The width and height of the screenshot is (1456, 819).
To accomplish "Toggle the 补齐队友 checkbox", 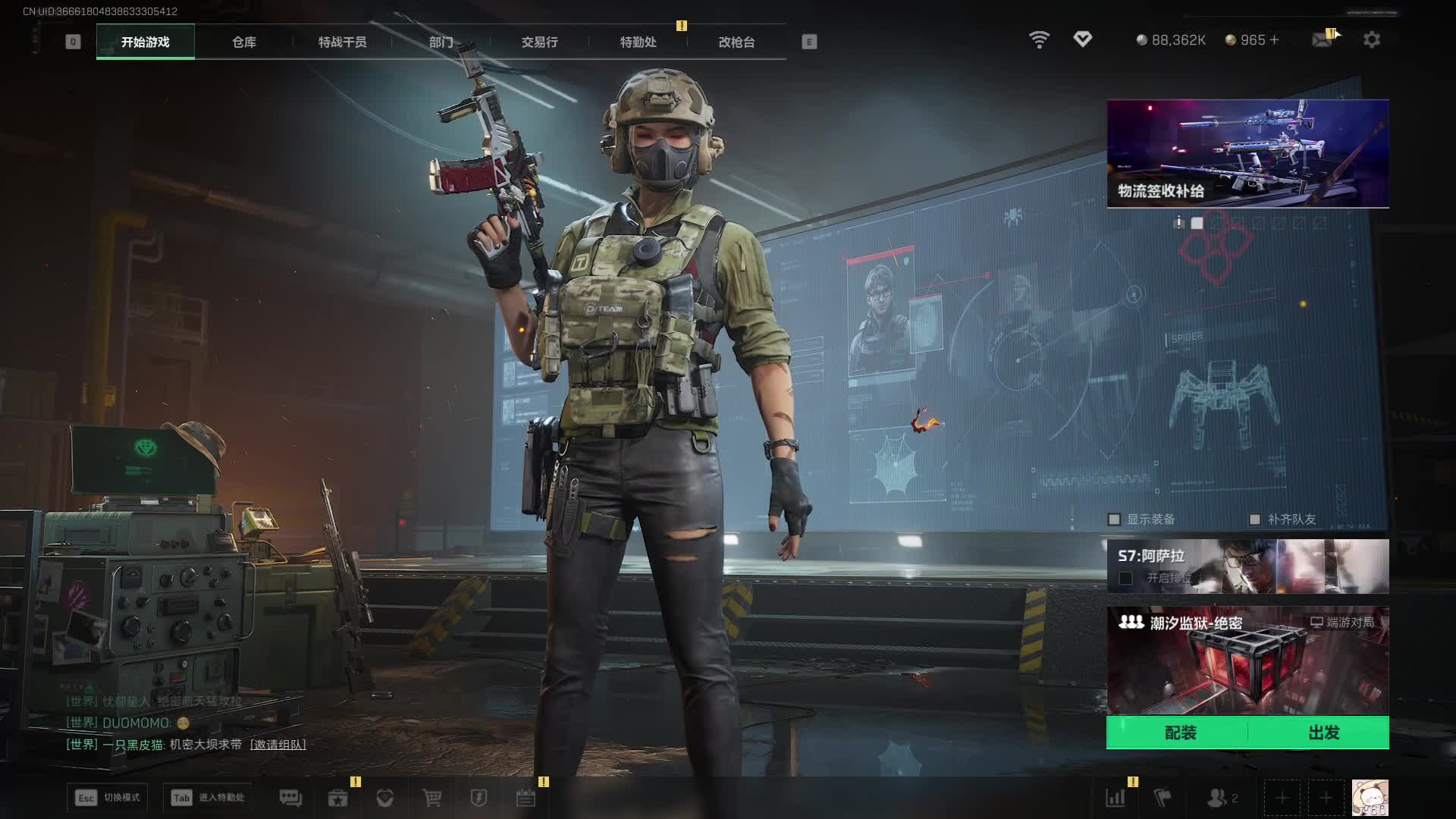I will point(1255,519).
